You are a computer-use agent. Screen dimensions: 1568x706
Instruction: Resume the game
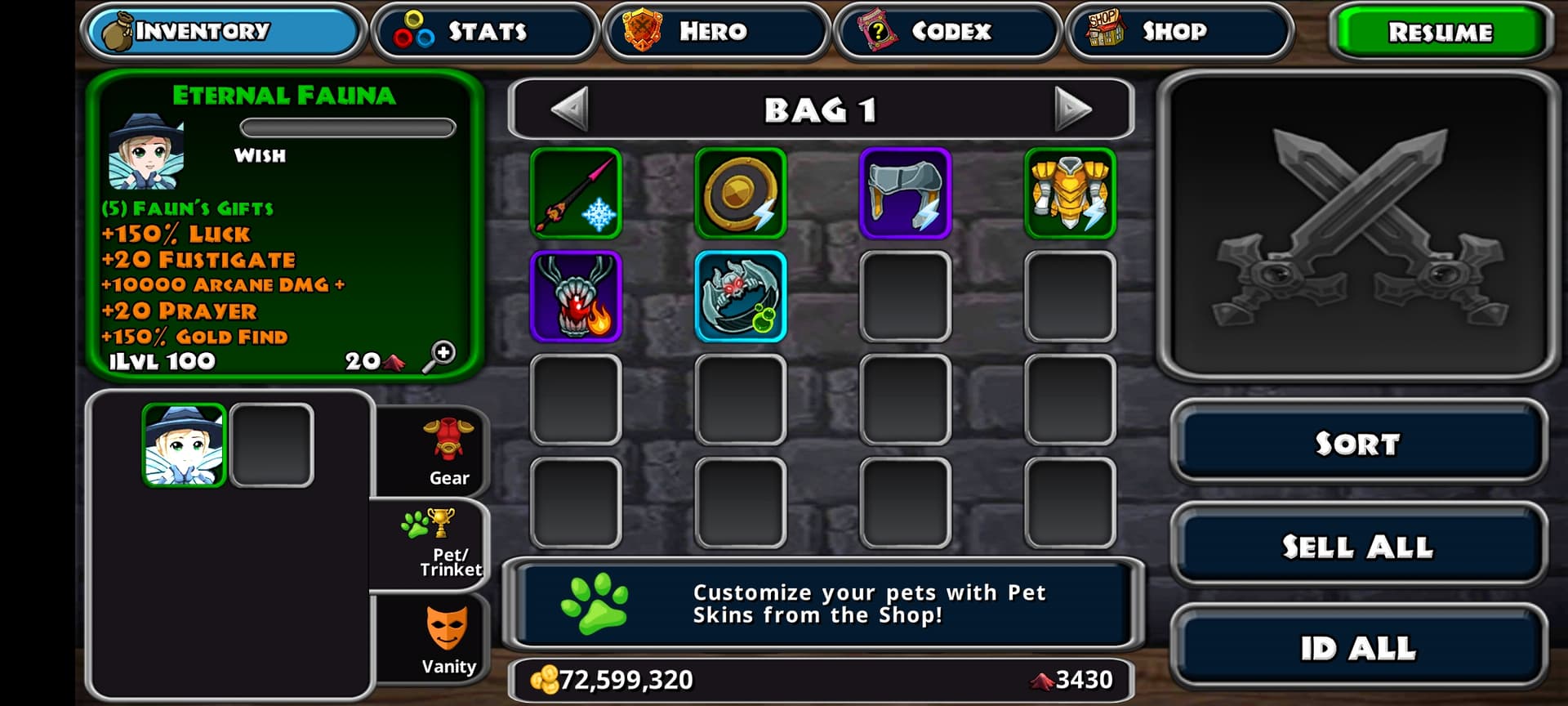pos(1440,32)
